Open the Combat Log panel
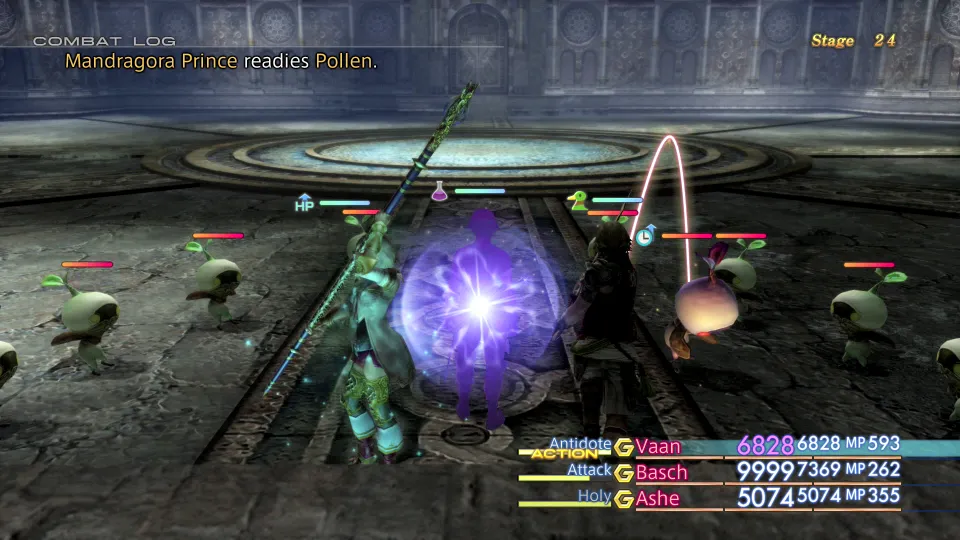This screenshot has height=540, width=960. point(104,41)
